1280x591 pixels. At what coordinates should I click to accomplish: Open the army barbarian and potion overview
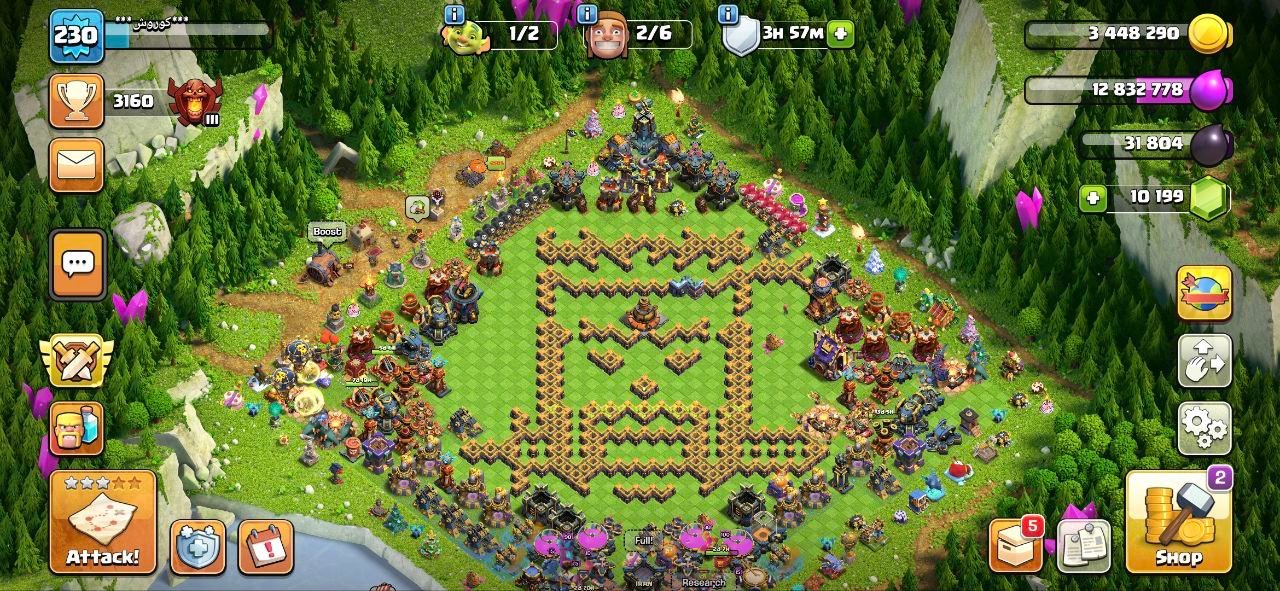tap(76, 429)
